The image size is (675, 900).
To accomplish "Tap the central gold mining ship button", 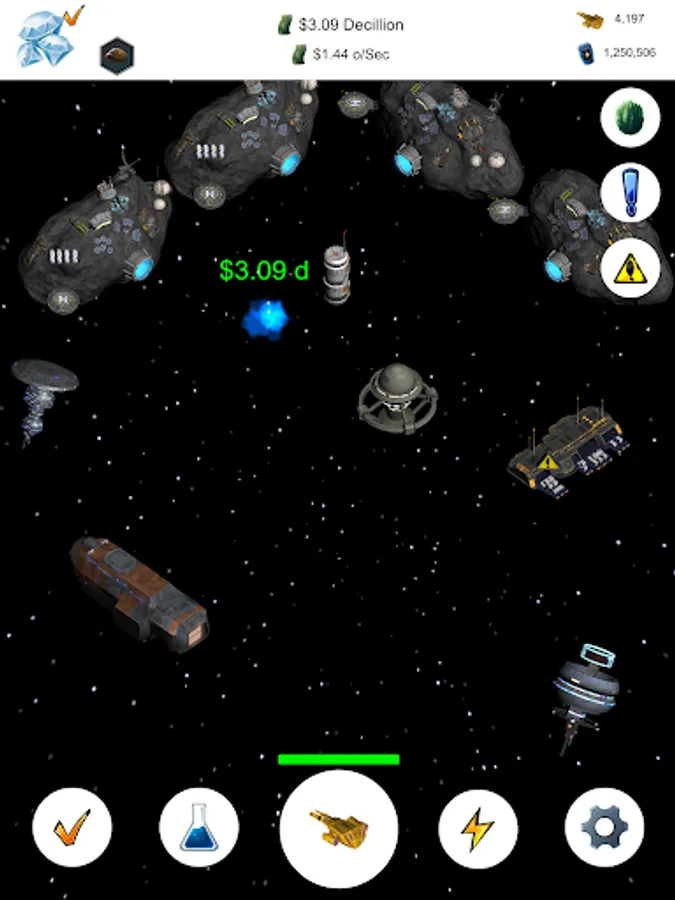I will (x=339, y=829).
